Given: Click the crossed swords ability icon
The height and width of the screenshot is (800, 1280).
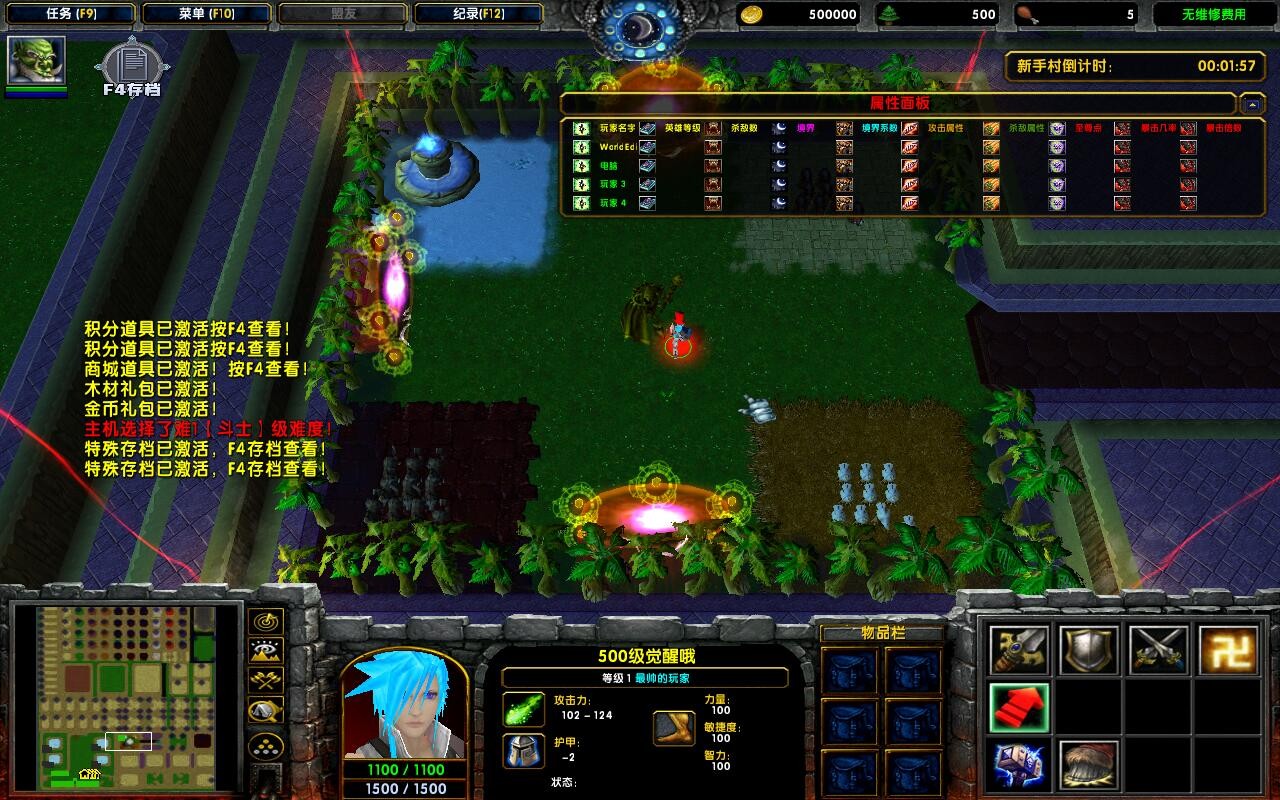Looking at the screenshot, I should [1159, 648].
